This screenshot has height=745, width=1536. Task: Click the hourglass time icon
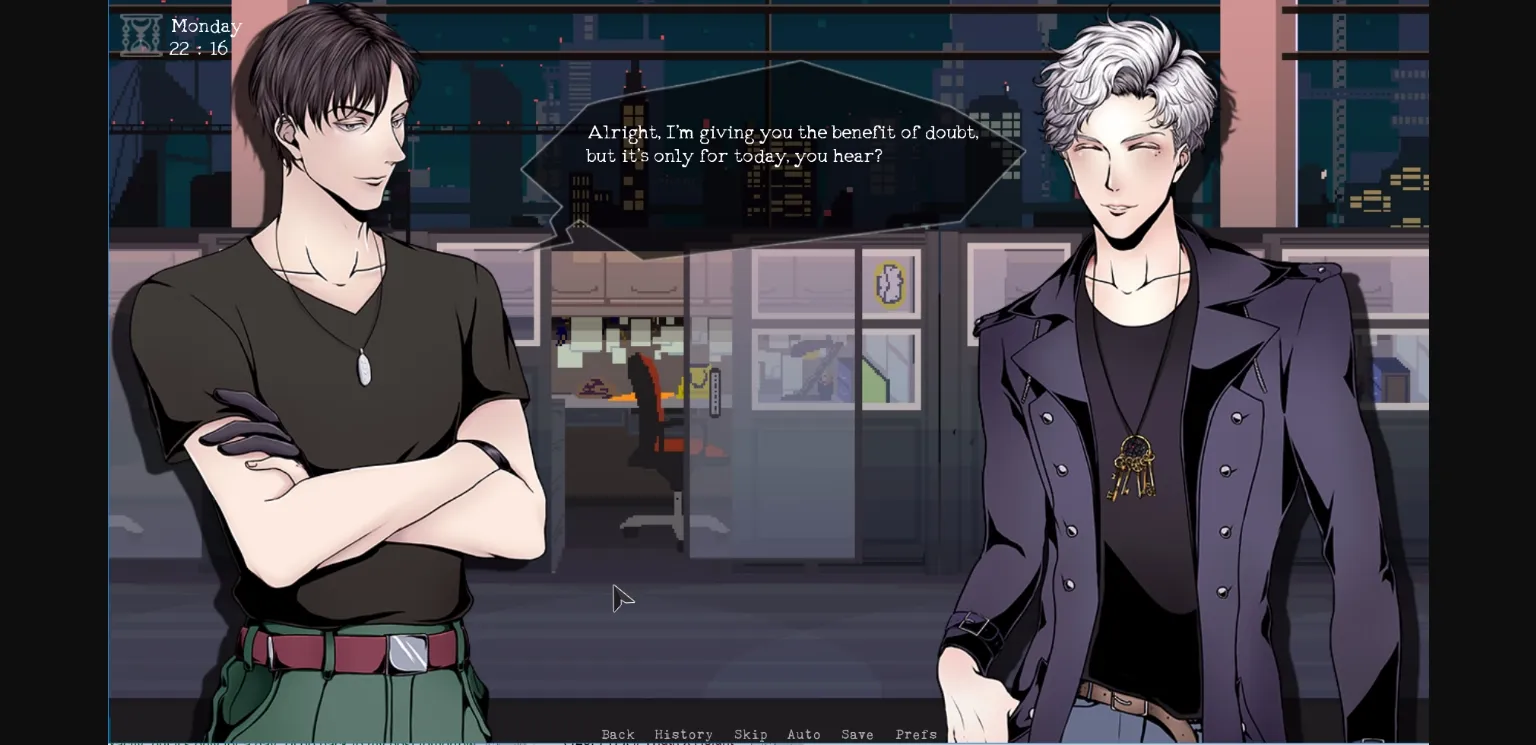coord(141,33)
